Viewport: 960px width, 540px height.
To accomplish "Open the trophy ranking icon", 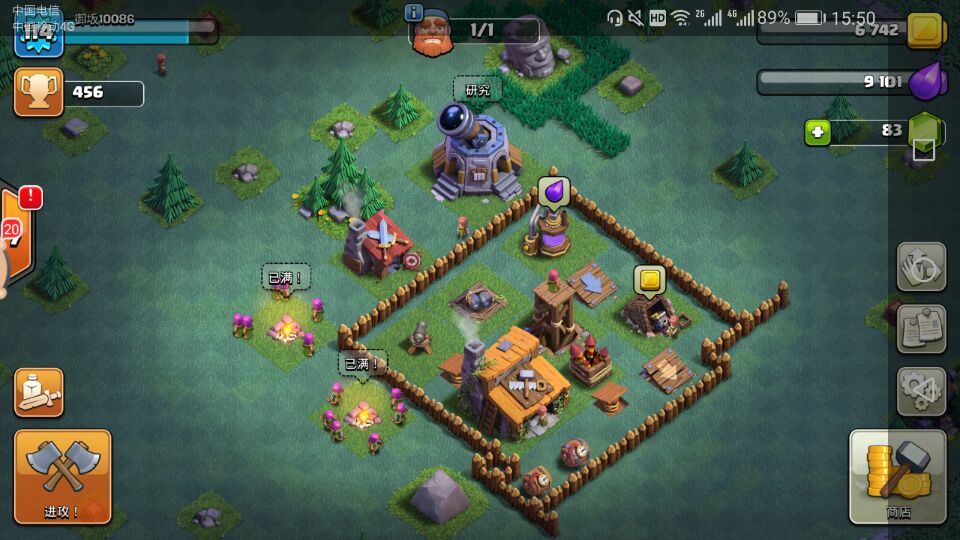I will tap(38, 93).
